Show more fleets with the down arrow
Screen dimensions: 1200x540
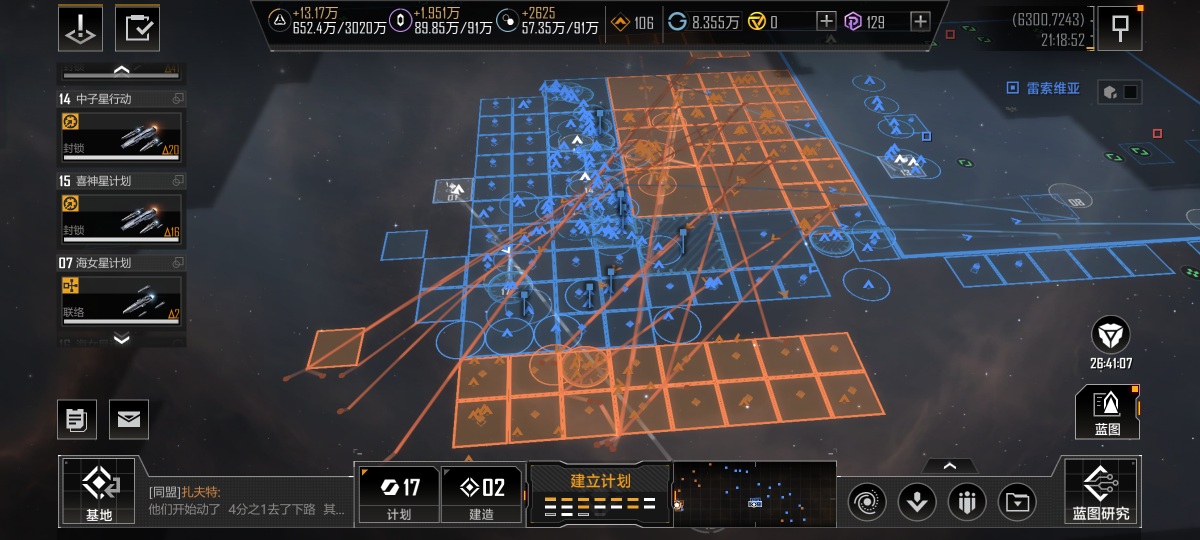tap(121, 339)
